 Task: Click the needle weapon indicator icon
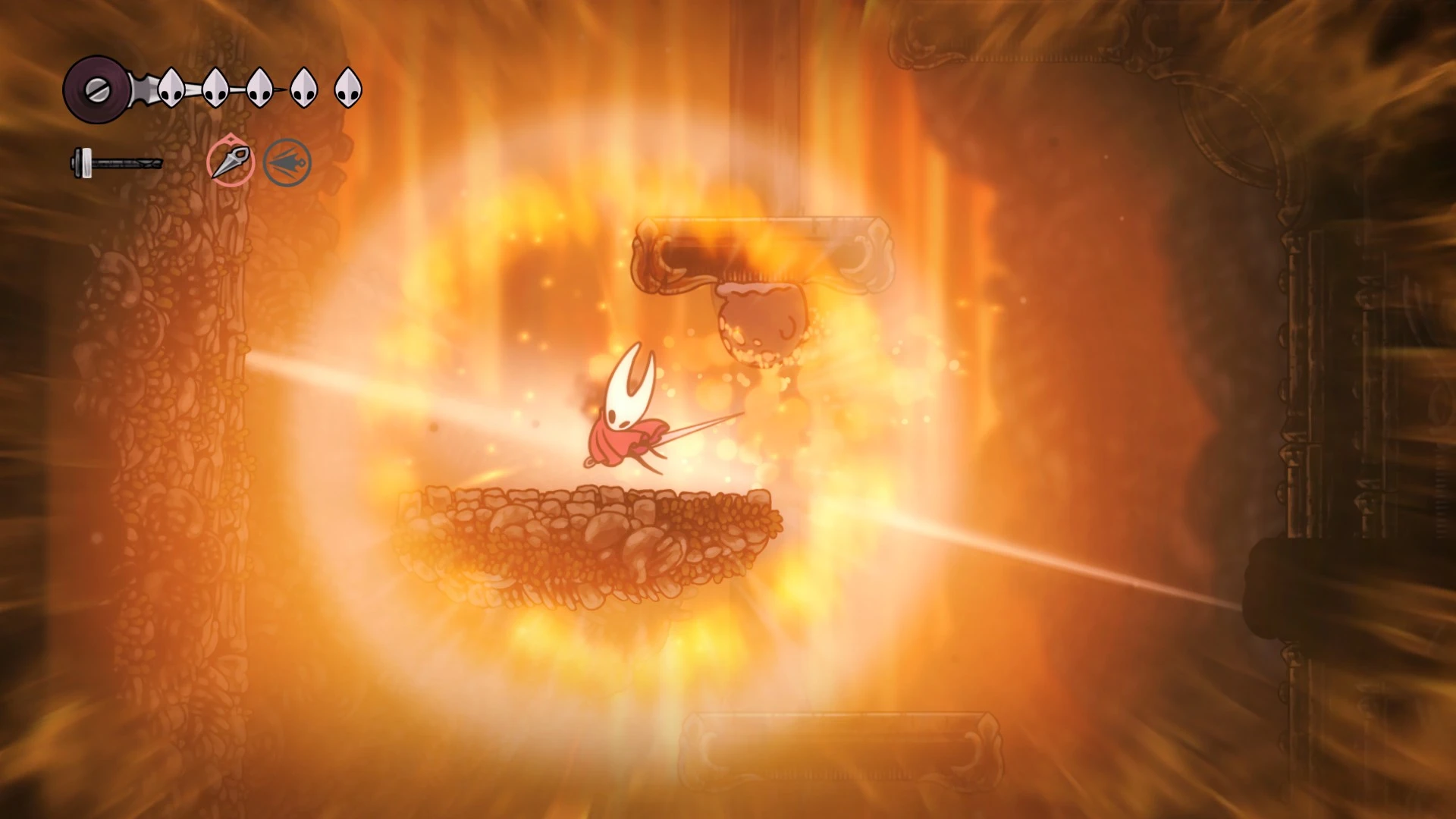click(118, 162)
